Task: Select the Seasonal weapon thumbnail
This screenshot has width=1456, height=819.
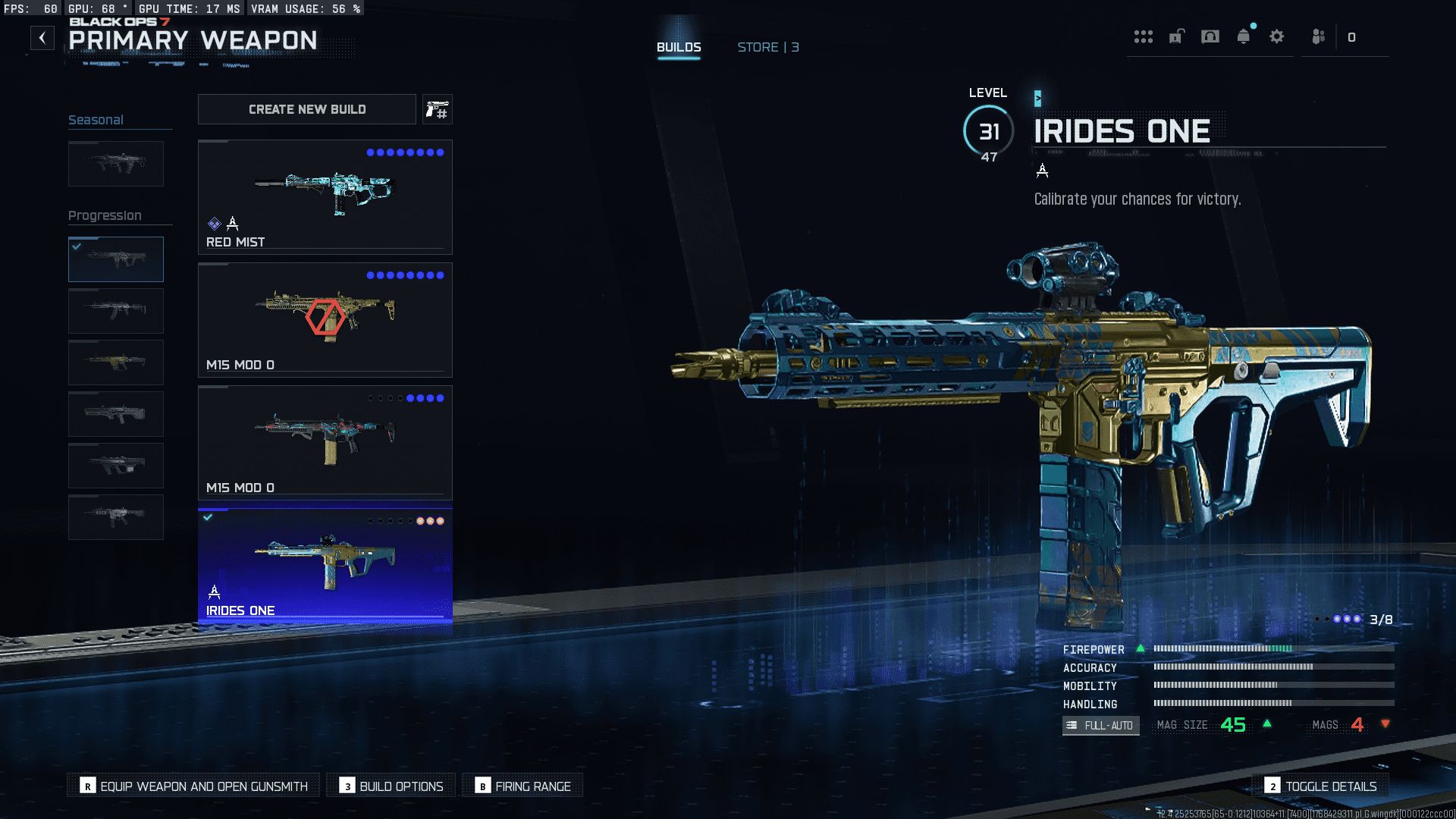Action: click(x=116, y=164)
